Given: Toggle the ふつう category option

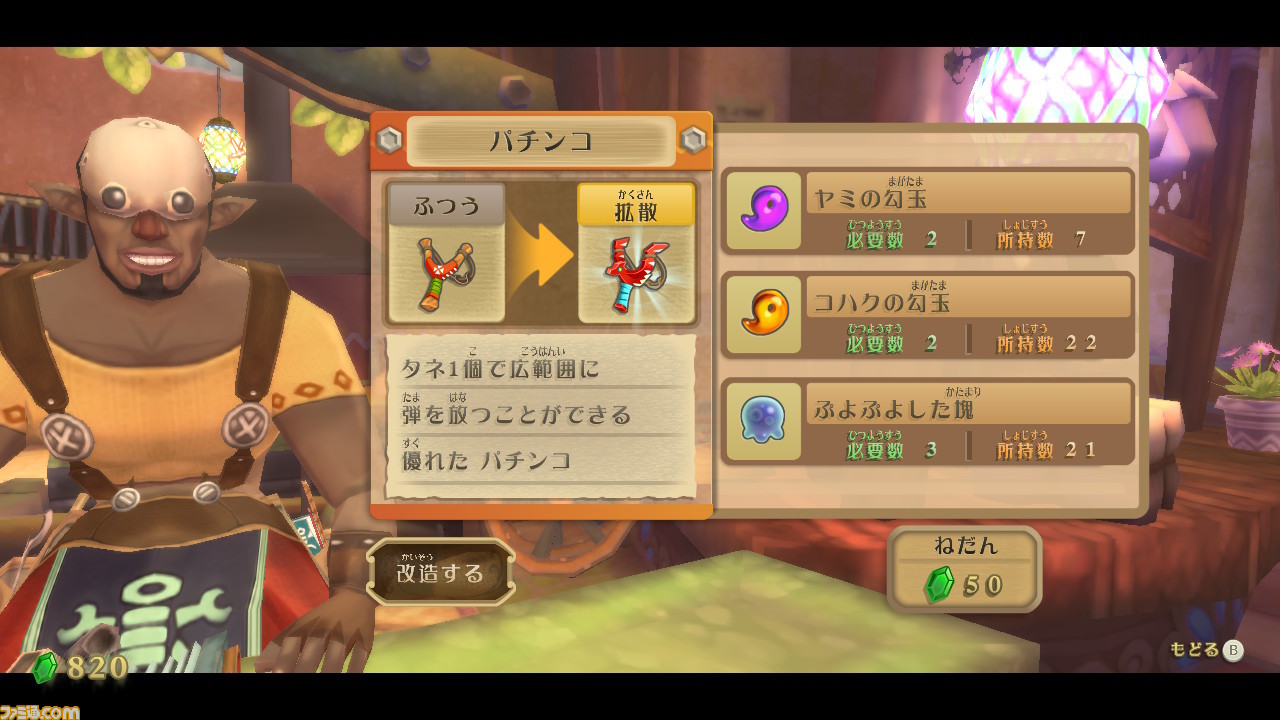Looking at the screenshot, I should [x=446, y=204].
